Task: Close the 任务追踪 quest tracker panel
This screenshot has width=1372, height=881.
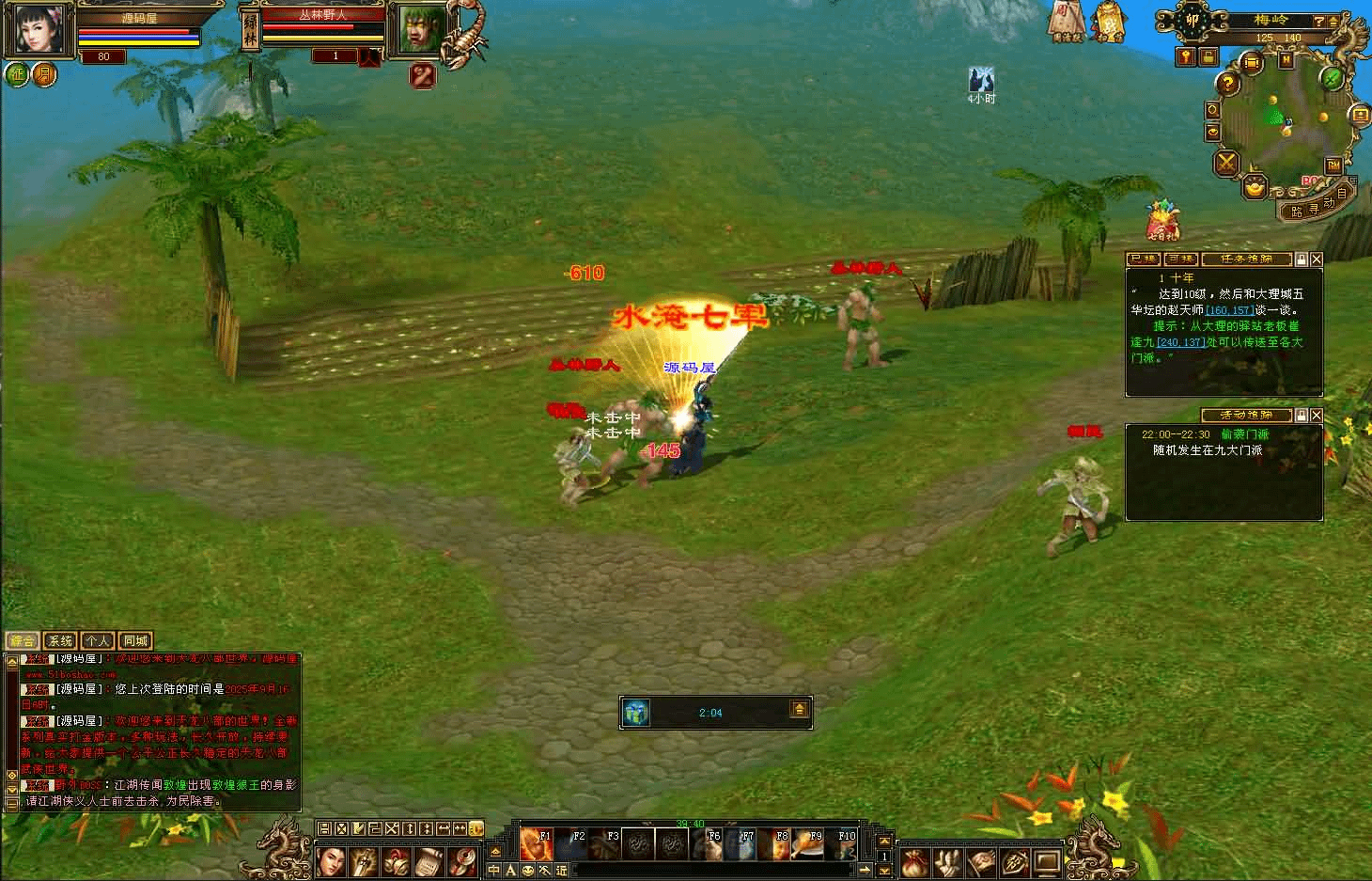Action: pyautogui.click(x=1317, y=259)
